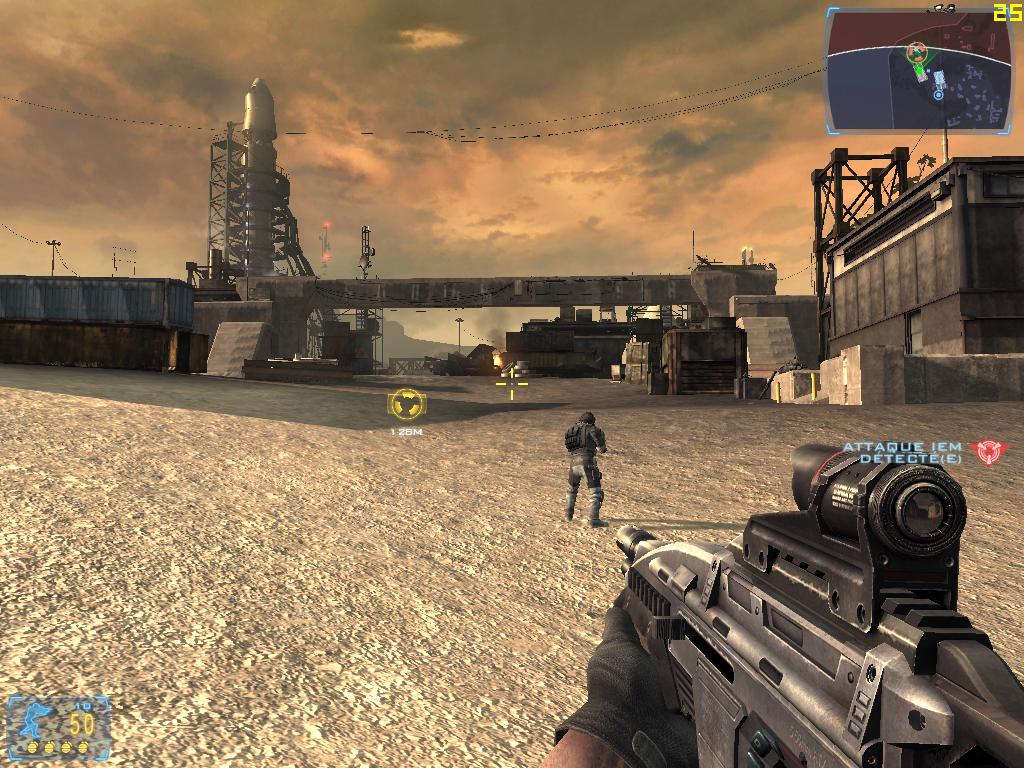Click the blue ring marker on the minimap
The image size is (1024, 768).
click(938, 95)
